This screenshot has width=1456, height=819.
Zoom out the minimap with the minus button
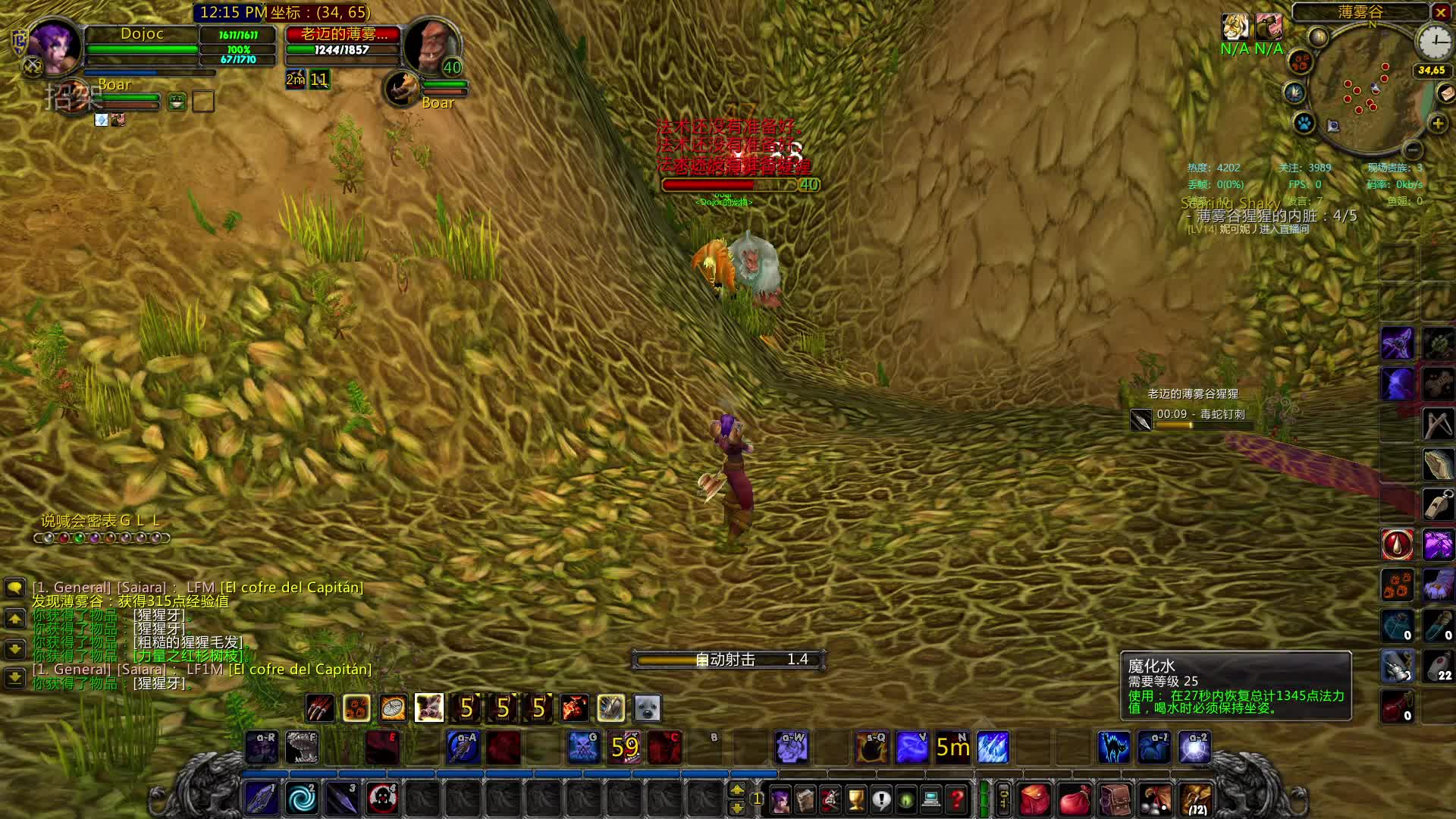tap(1411, 149)
